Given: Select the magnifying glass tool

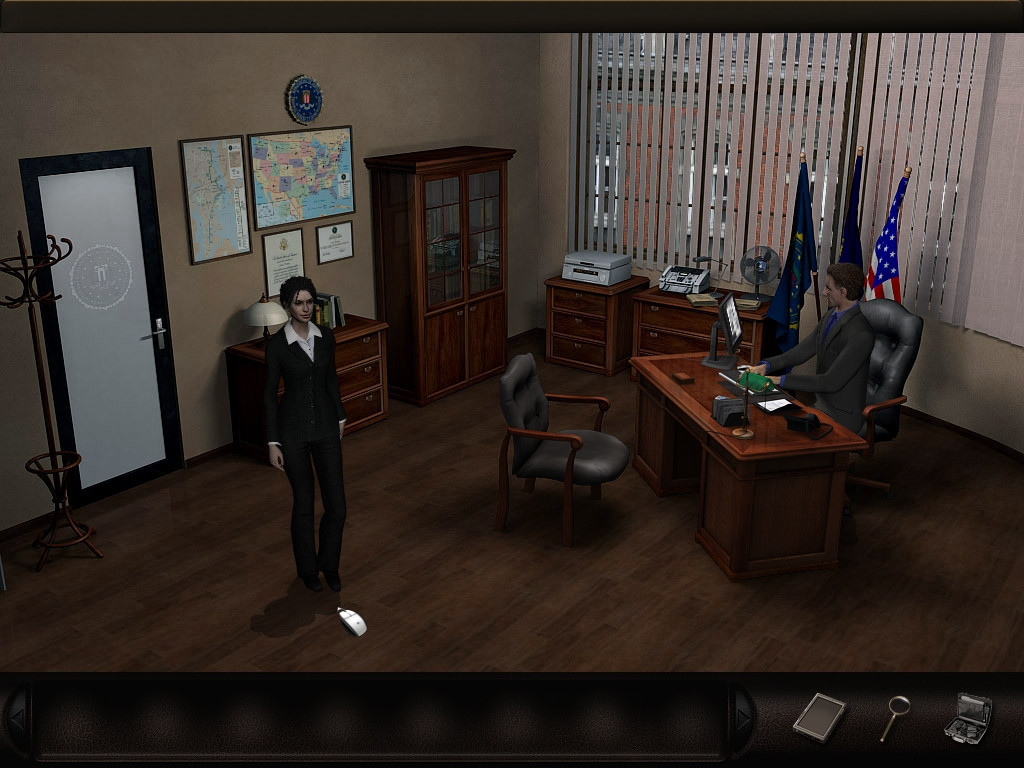Looking at the screenshot, I should click(x=895, y=716).
